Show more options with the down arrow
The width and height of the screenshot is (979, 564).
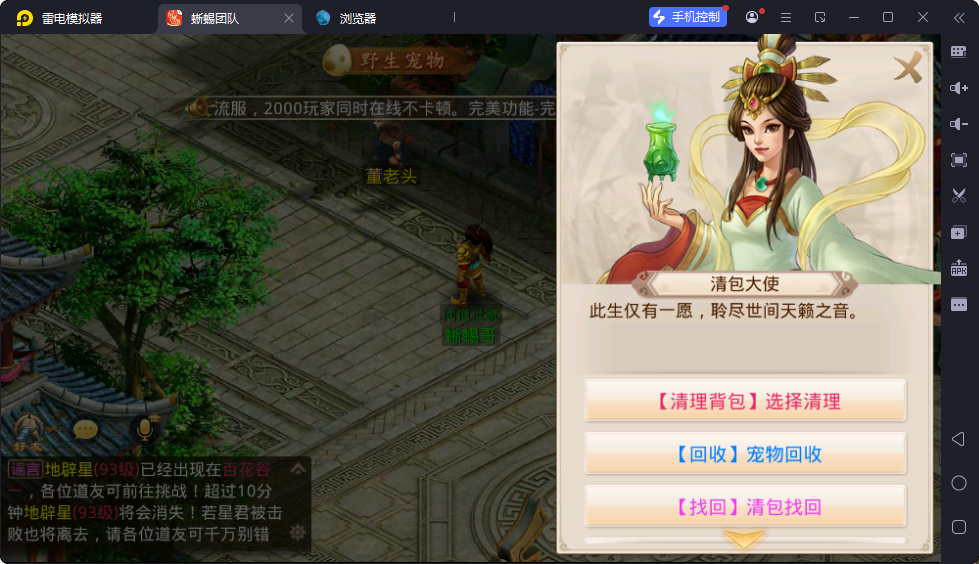coord(744,538)
